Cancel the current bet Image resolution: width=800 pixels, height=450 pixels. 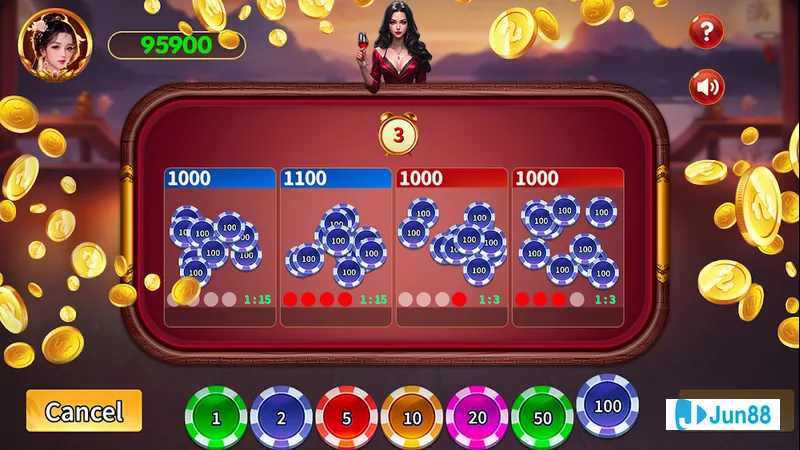pyautogui.click(x=84, y=411)
